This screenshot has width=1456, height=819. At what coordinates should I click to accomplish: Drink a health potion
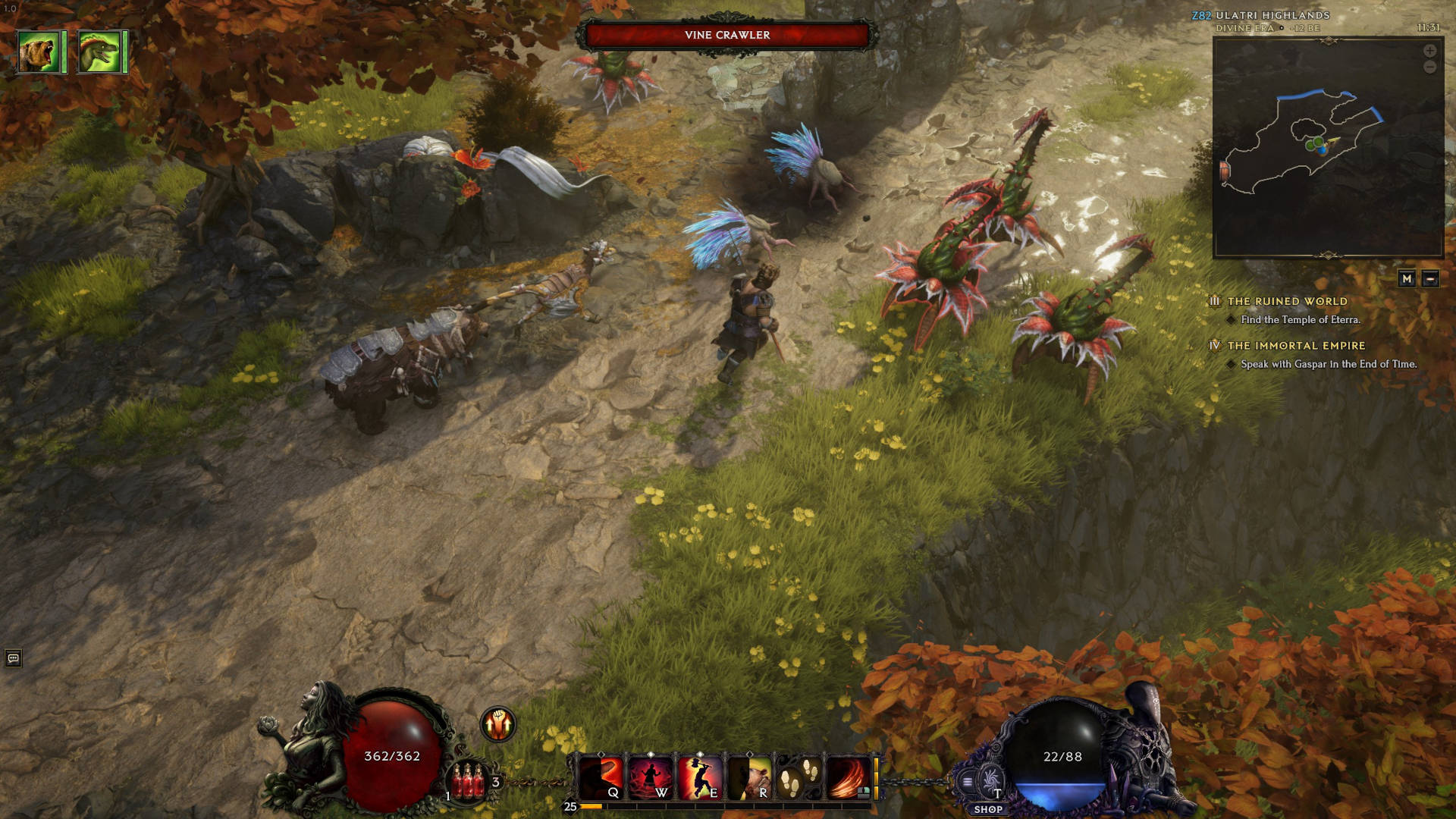(469, 781)
